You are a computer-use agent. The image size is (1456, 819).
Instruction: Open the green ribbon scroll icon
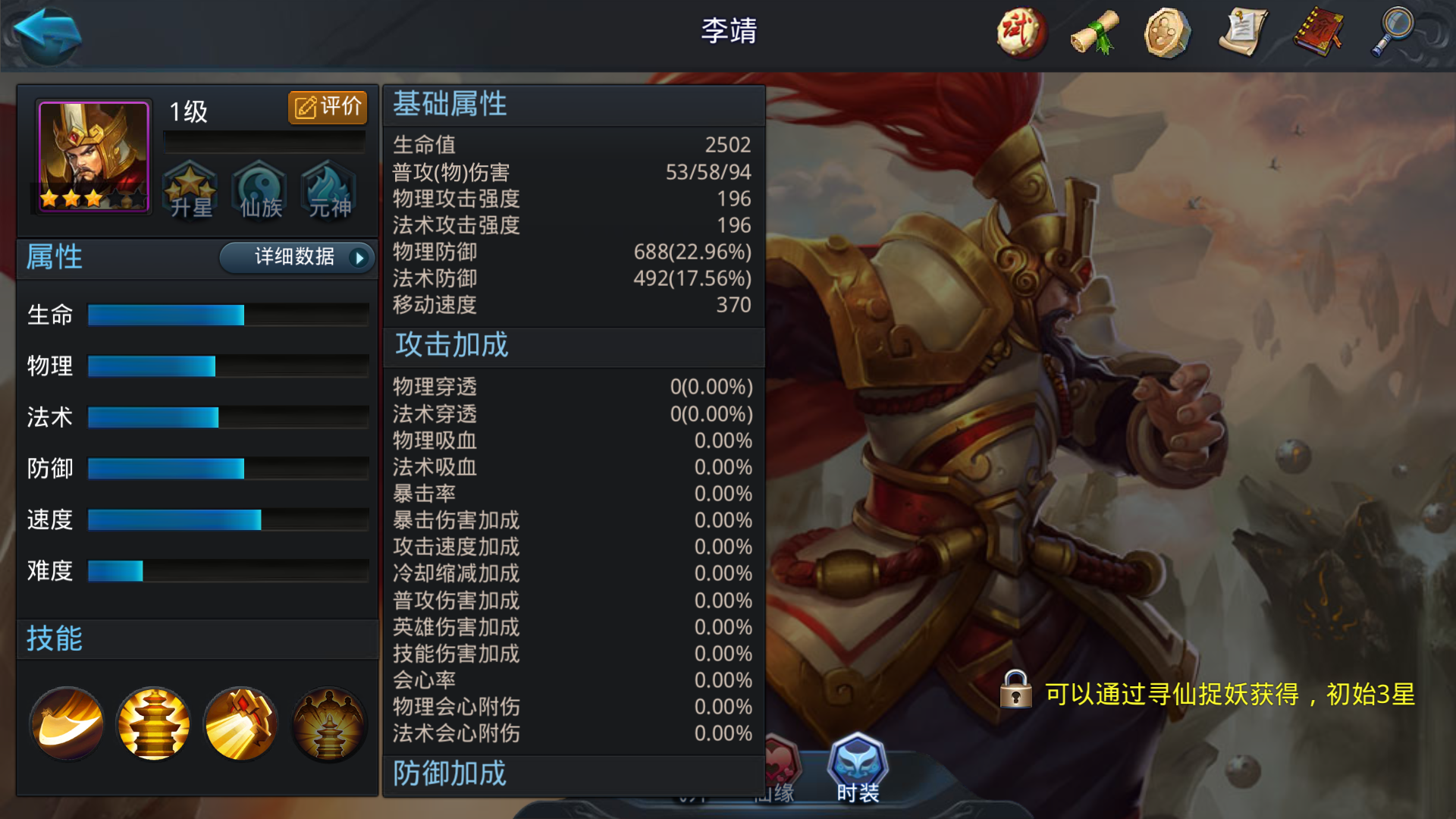(1093, 32)
